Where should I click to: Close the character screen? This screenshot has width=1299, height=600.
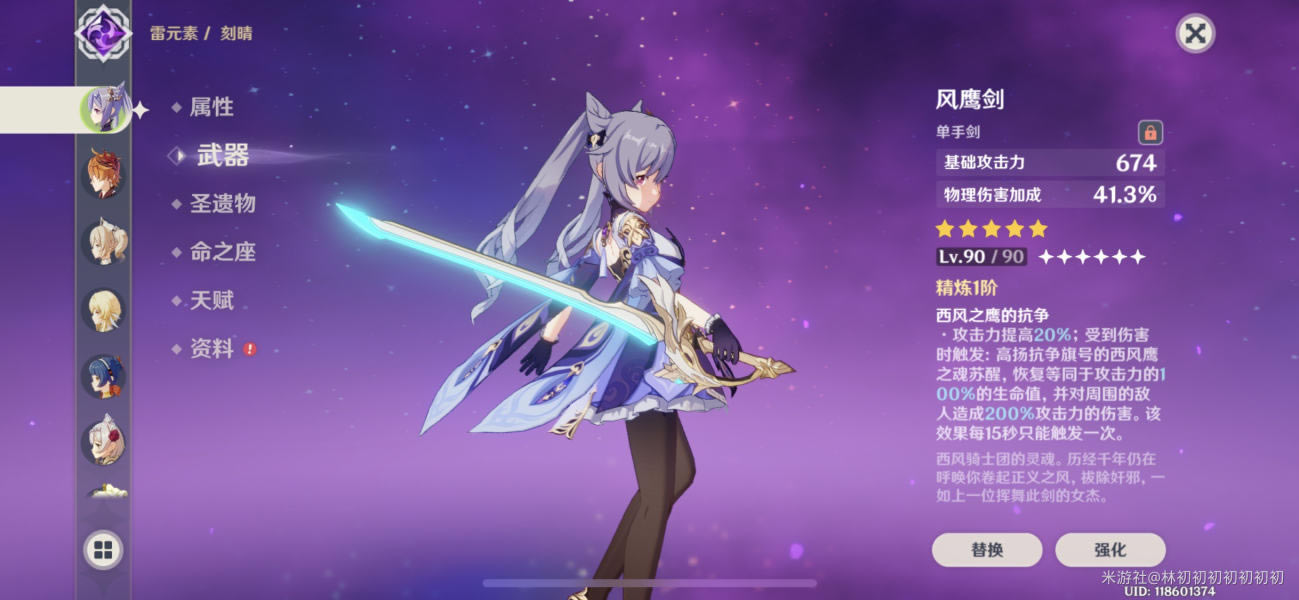tap(1194, 33)
